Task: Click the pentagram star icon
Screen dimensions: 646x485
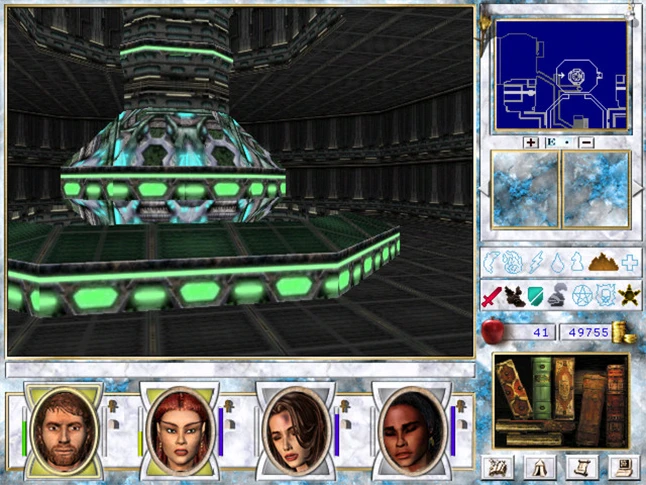Action: pos(583,295)
